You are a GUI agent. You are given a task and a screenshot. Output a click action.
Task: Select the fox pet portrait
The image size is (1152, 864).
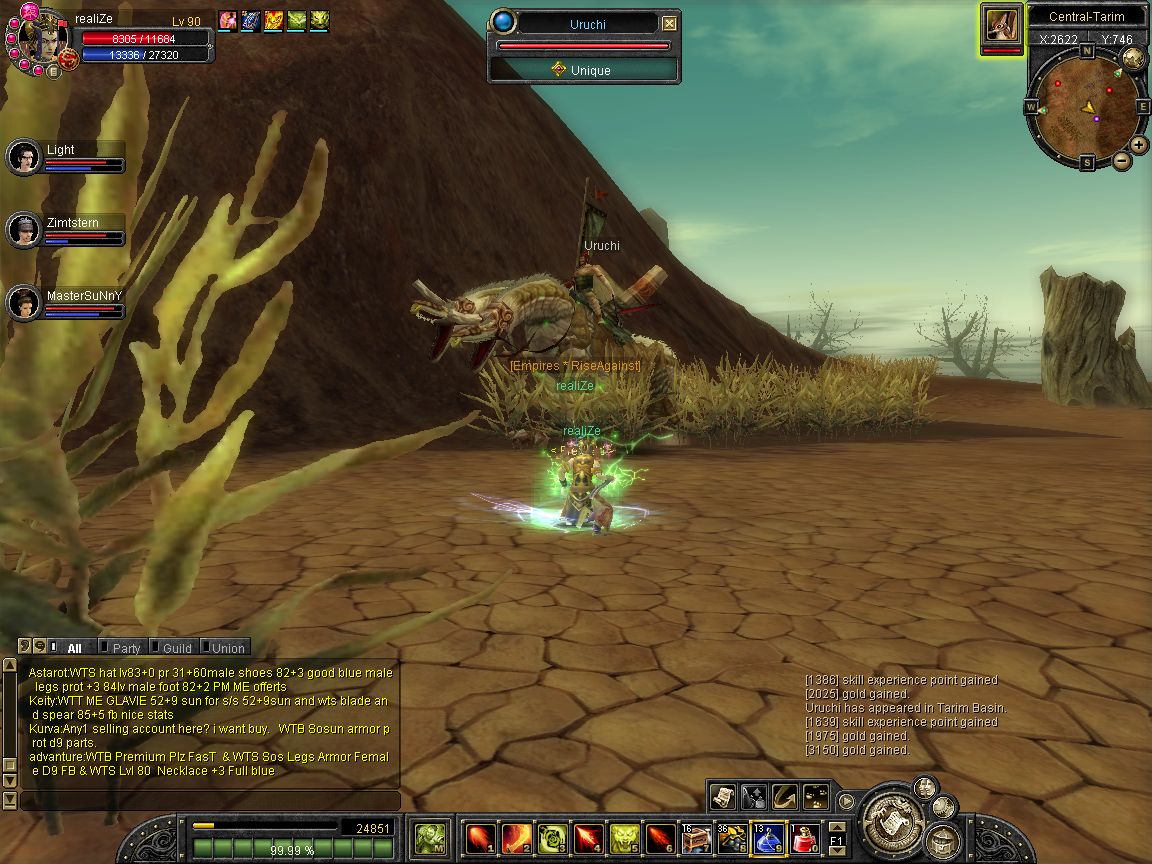tap(1001, 23)
